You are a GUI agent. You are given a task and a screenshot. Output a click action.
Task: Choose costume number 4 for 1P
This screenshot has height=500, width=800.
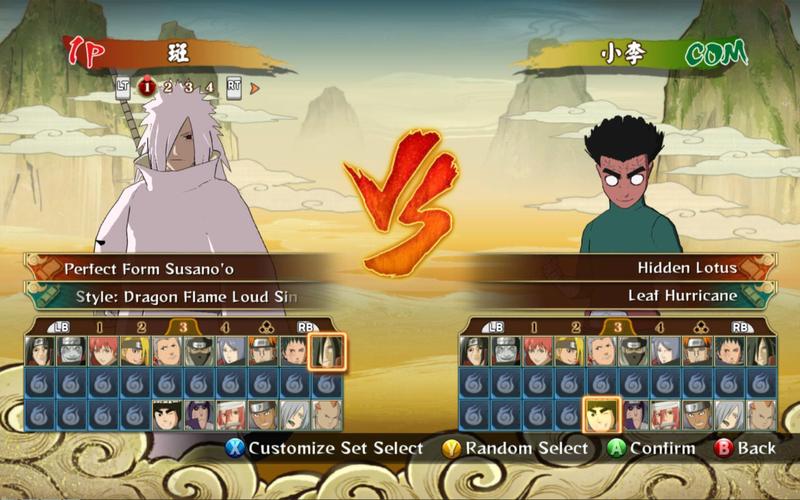click(208, 87)
